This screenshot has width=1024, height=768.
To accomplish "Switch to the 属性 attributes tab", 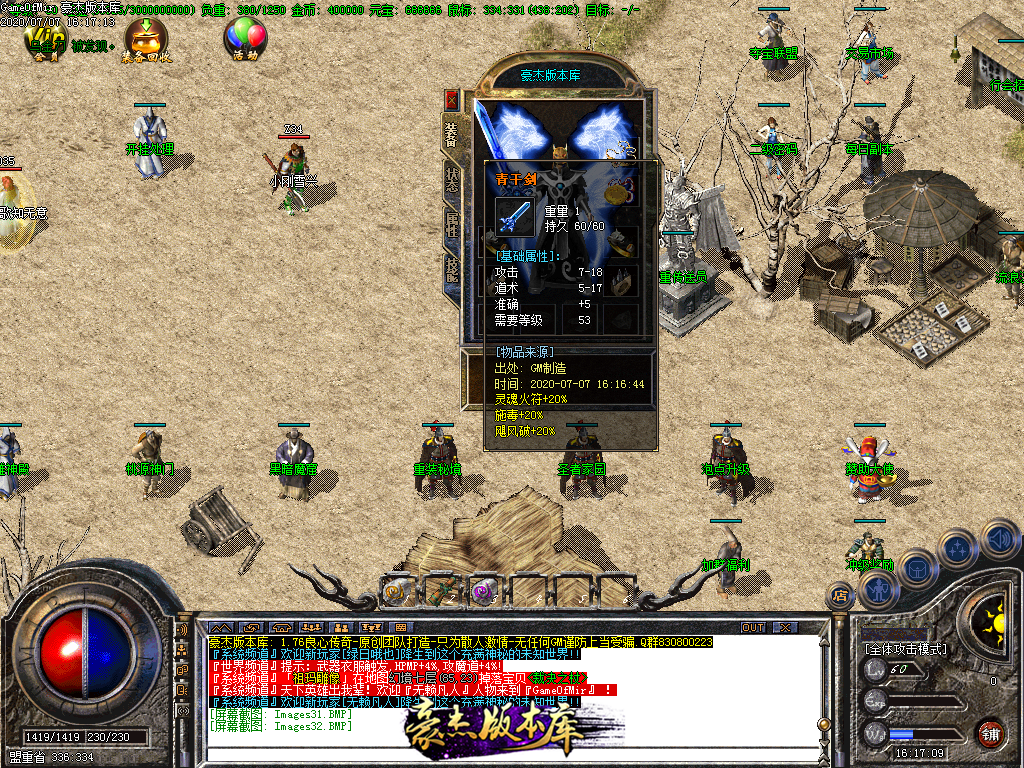I will pyautogui.click(x=452, y=224).
